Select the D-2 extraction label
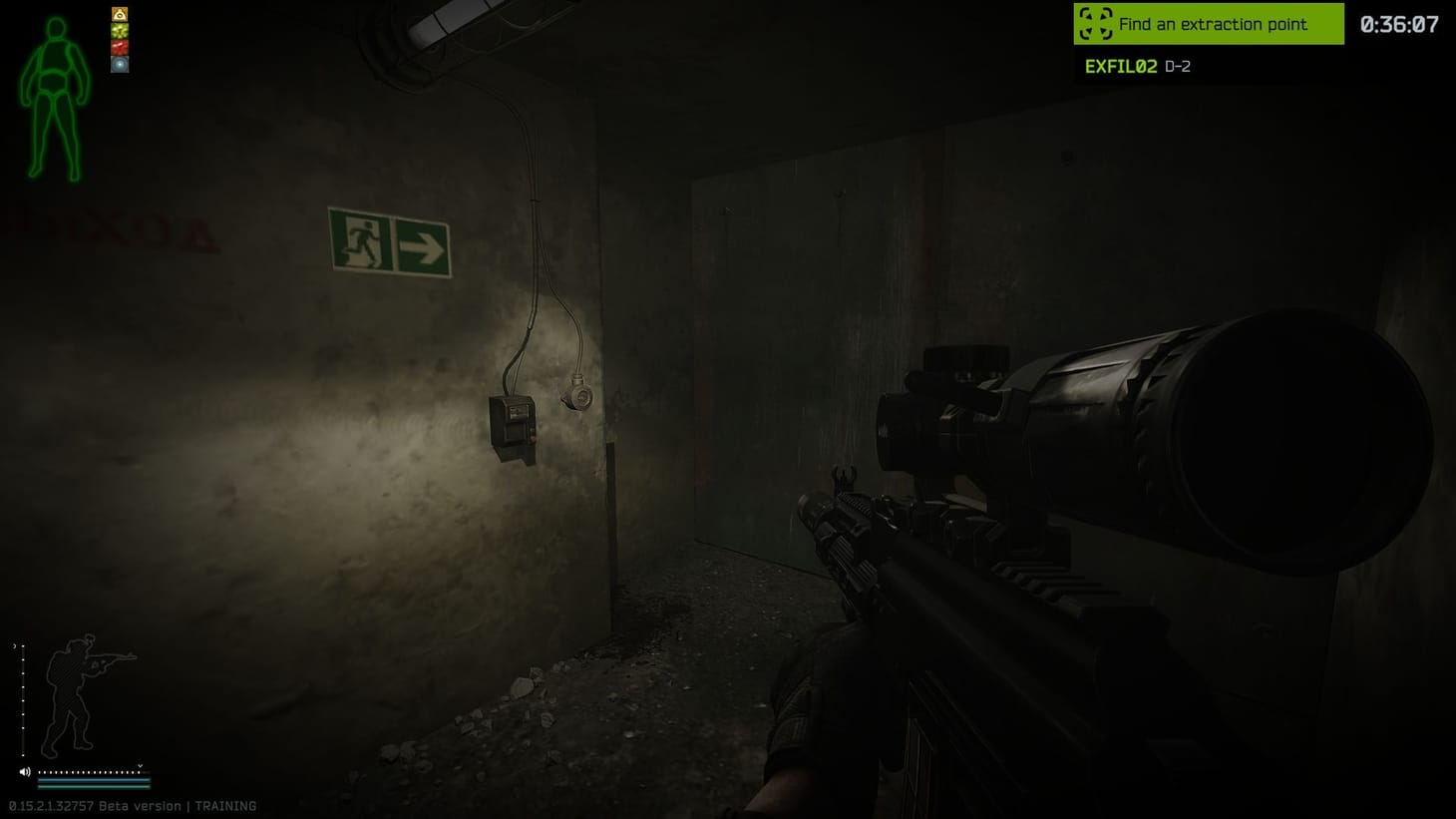 [1177, 66]
